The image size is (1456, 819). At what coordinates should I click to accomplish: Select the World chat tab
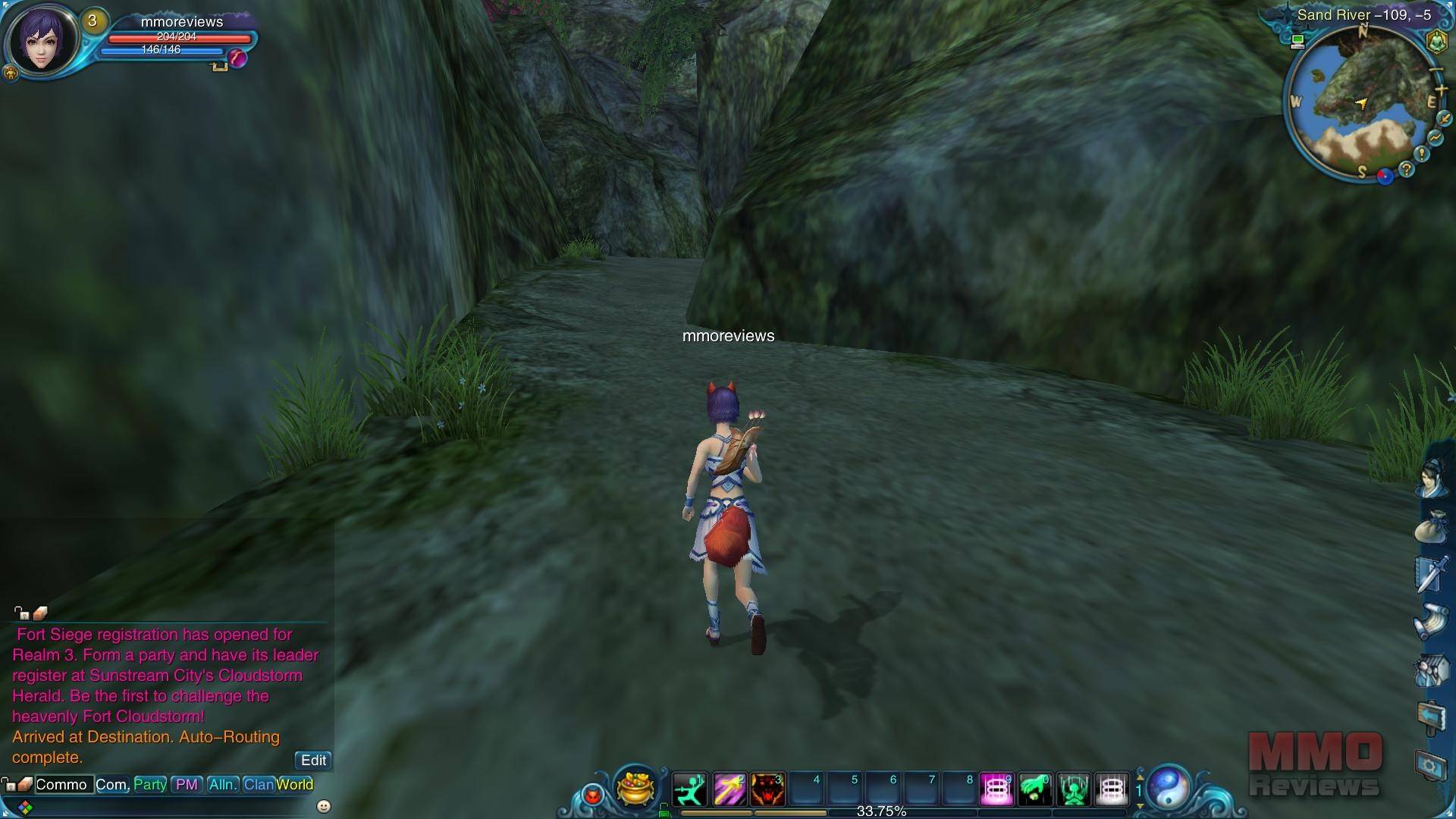pyautogui.click(x=295, y=784)
